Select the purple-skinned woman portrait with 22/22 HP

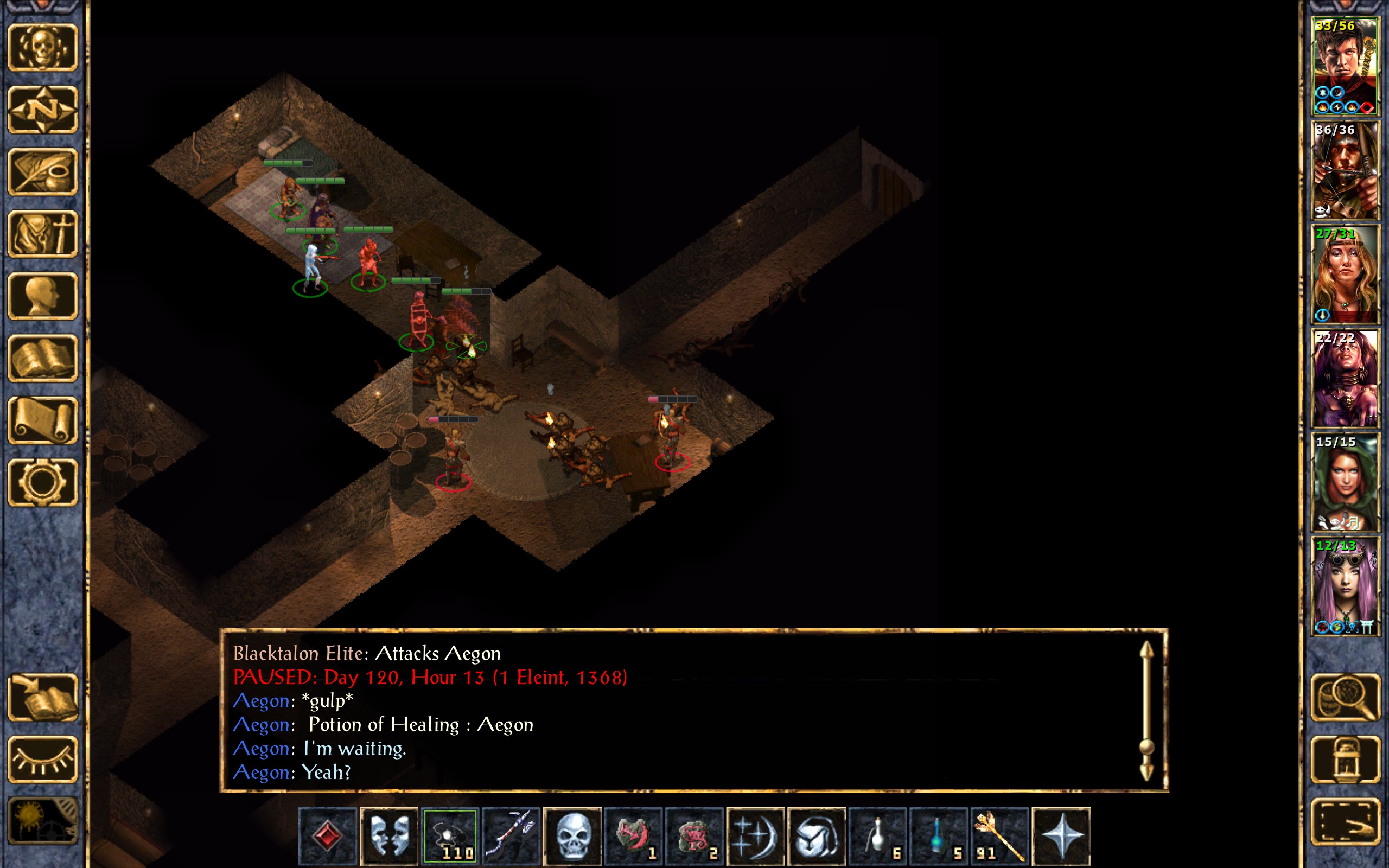[1344, 378]
